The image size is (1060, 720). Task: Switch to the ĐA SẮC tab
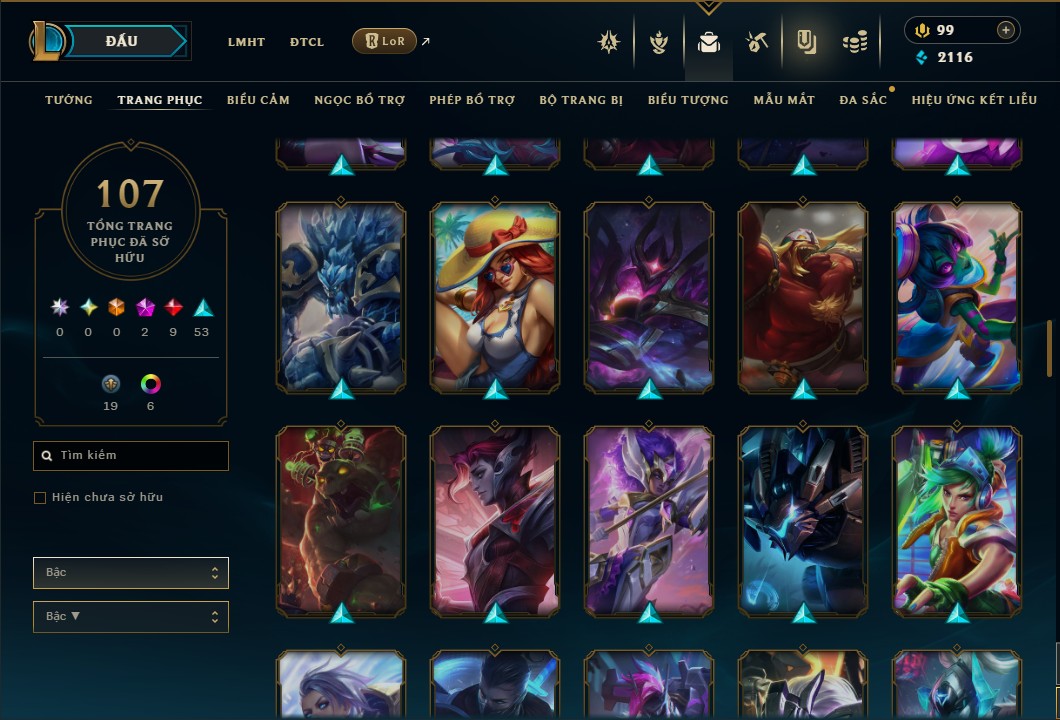click(863, 100)
